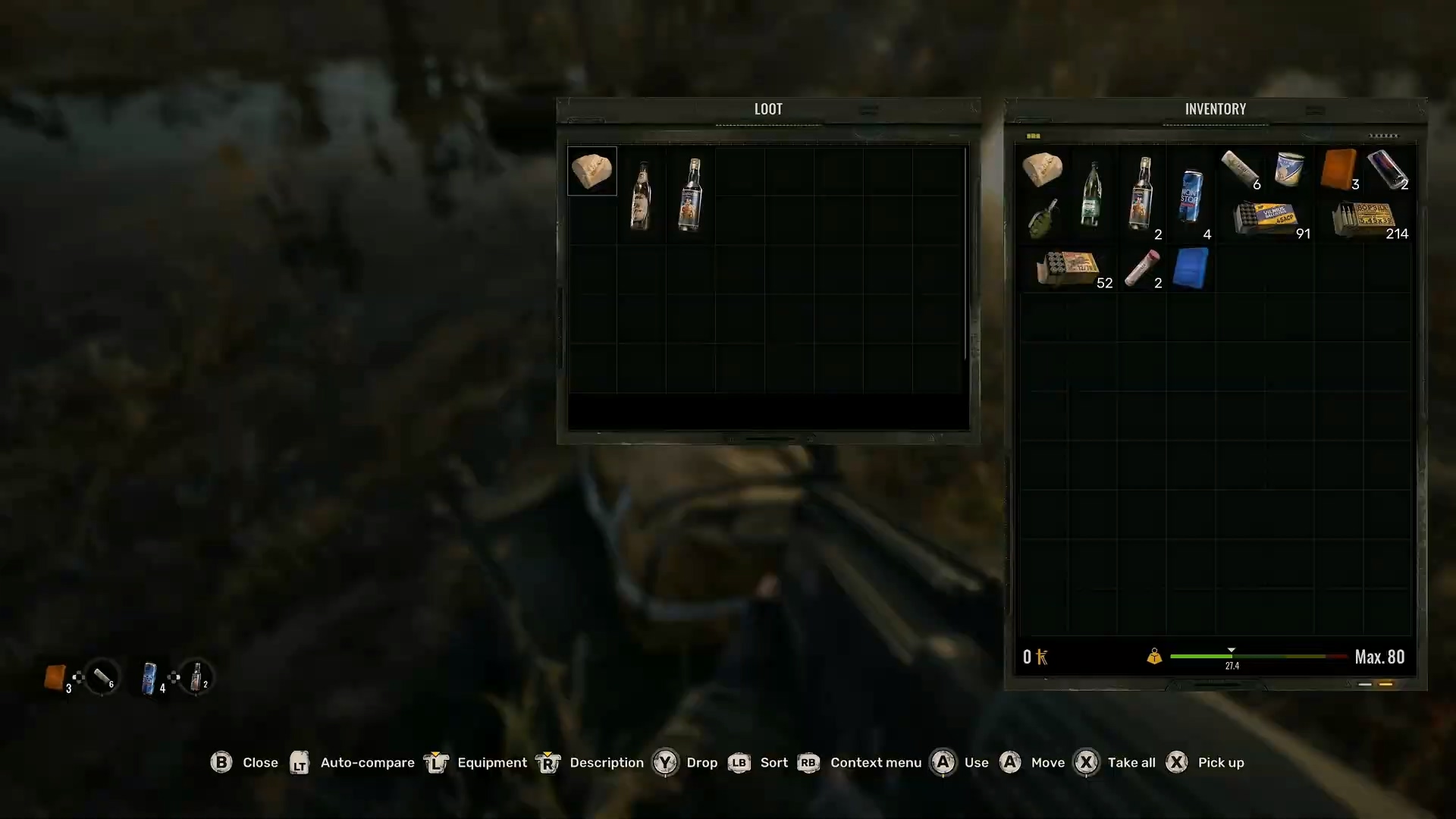
Task: Click the .45 ACP ammo box
Action: [x=1265, y=218]
